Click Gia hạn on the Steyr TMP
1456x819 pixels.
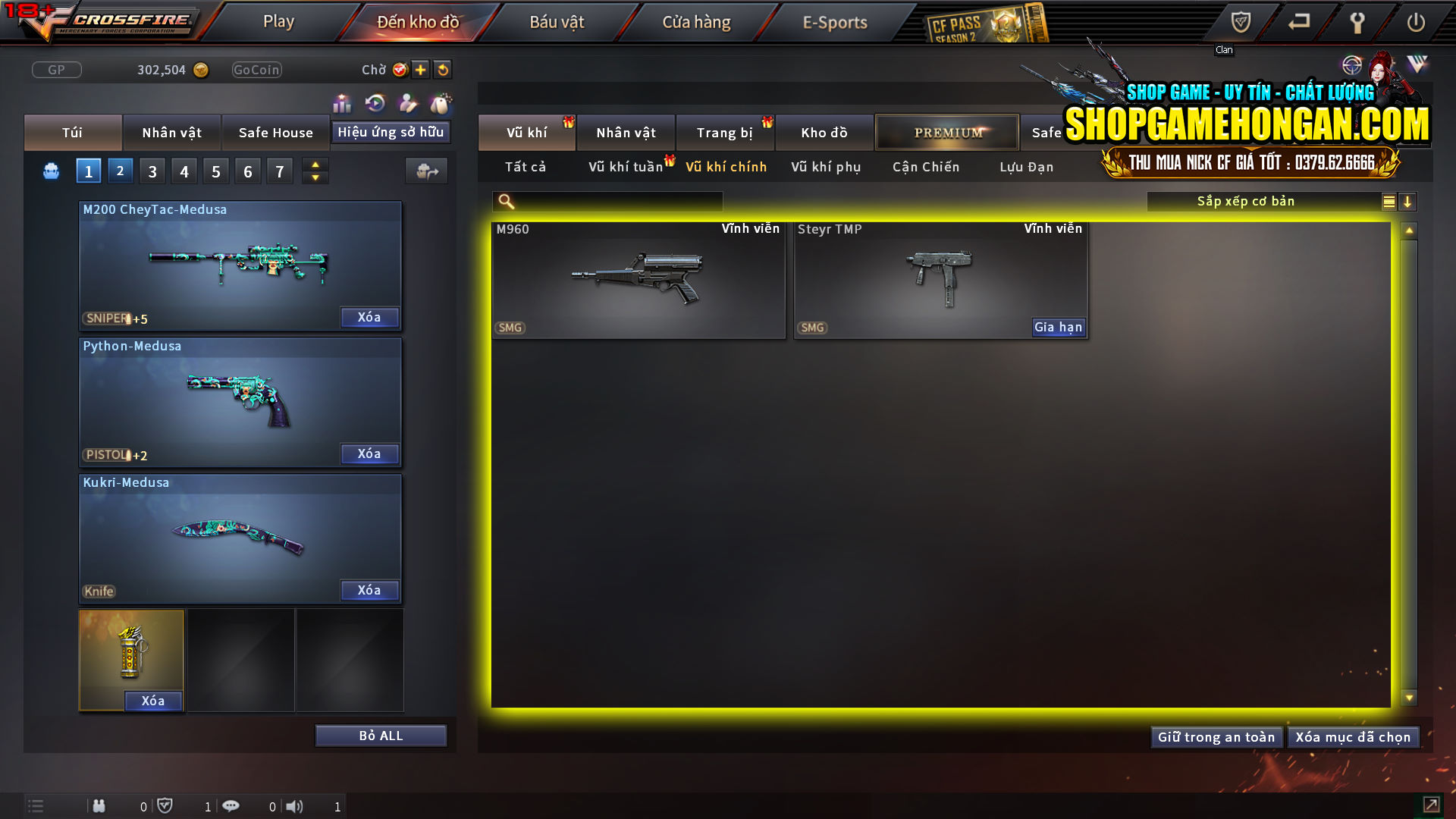pyautogui.click(x=1057, y=327)
